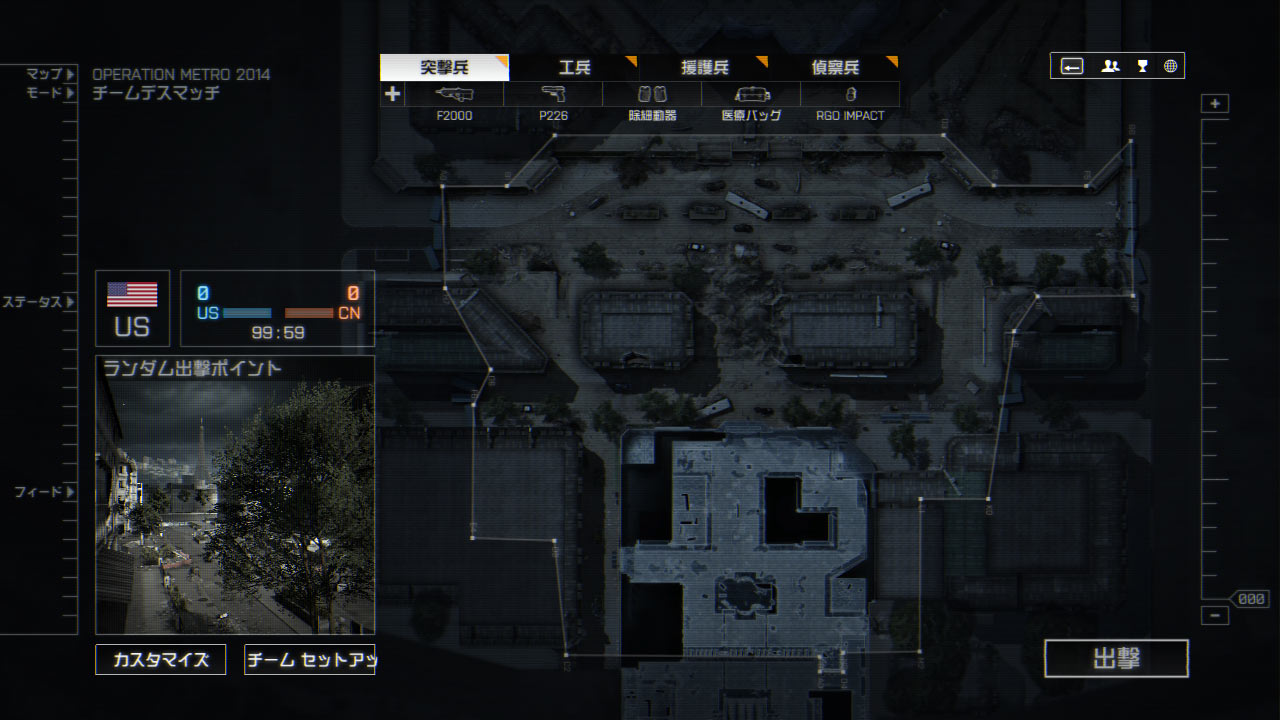
Task: Switch to the 工兵 engineer class tab
Action: [x=574, y=68]
